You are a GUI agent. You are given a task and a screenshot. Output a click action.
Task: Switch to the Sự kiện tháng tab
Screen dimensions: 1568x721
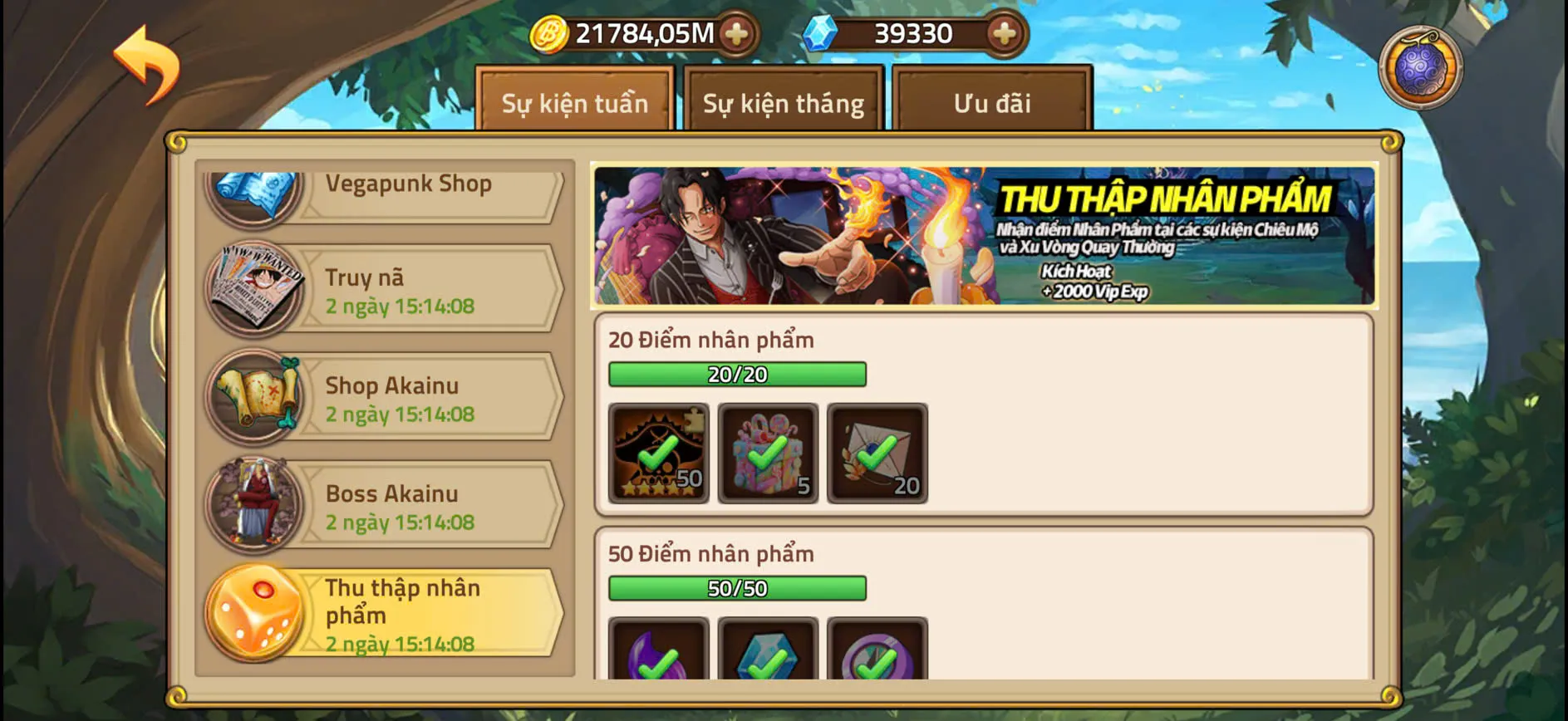782,103
